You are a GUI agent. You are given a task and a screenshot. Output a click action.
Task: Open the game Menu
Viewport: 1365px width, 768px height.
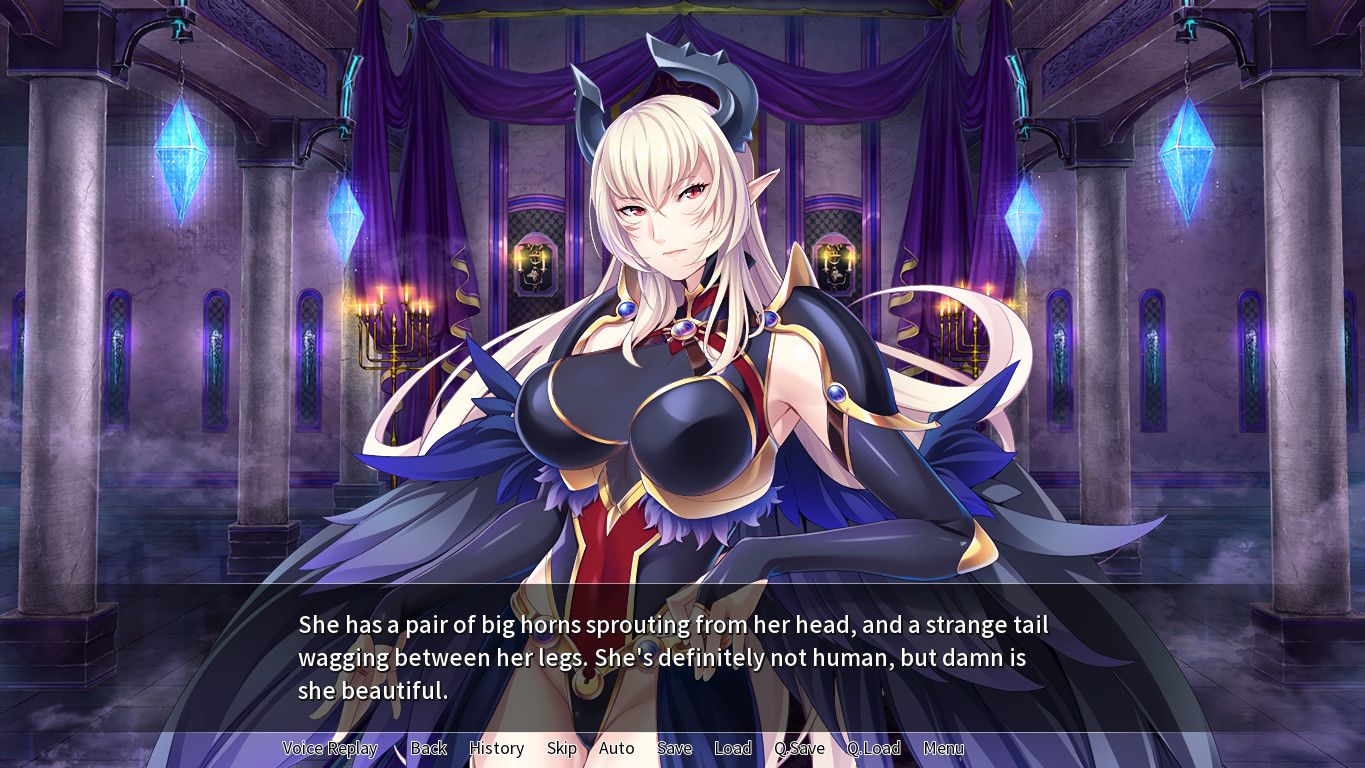943,748
